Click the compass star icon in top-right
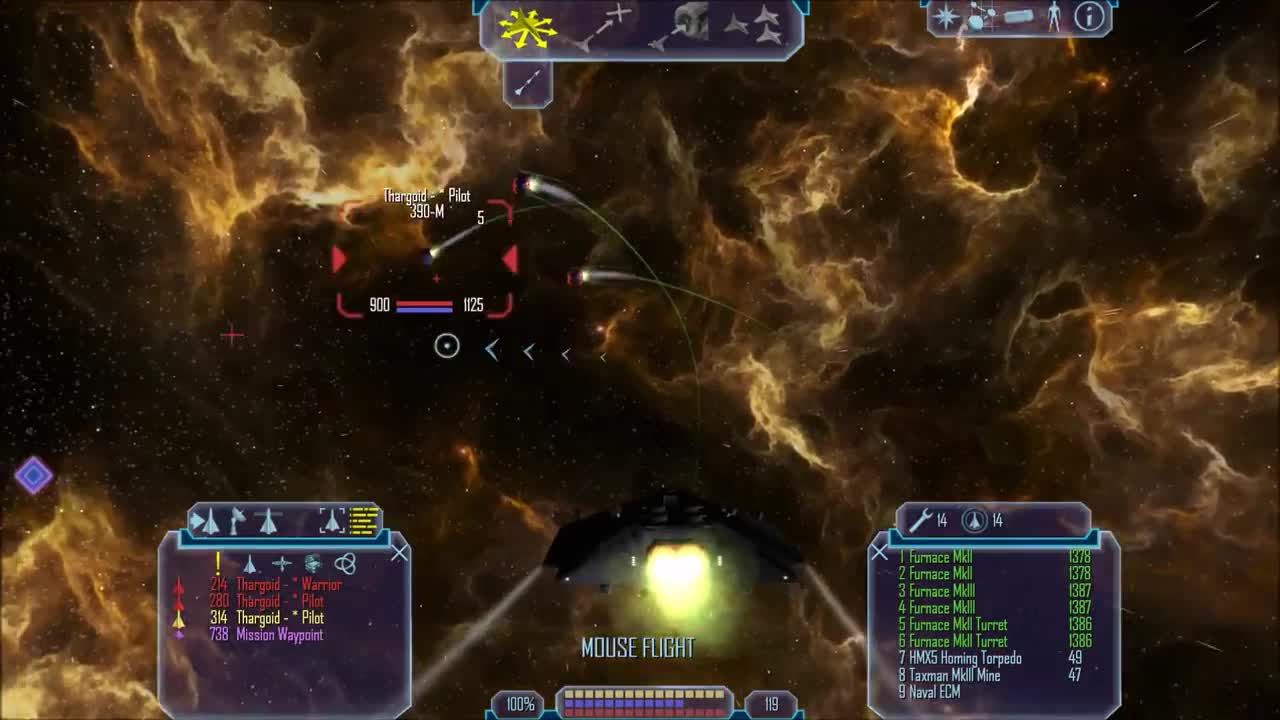The height and width of the screenshot is (720, 1280). pos(945,17)
